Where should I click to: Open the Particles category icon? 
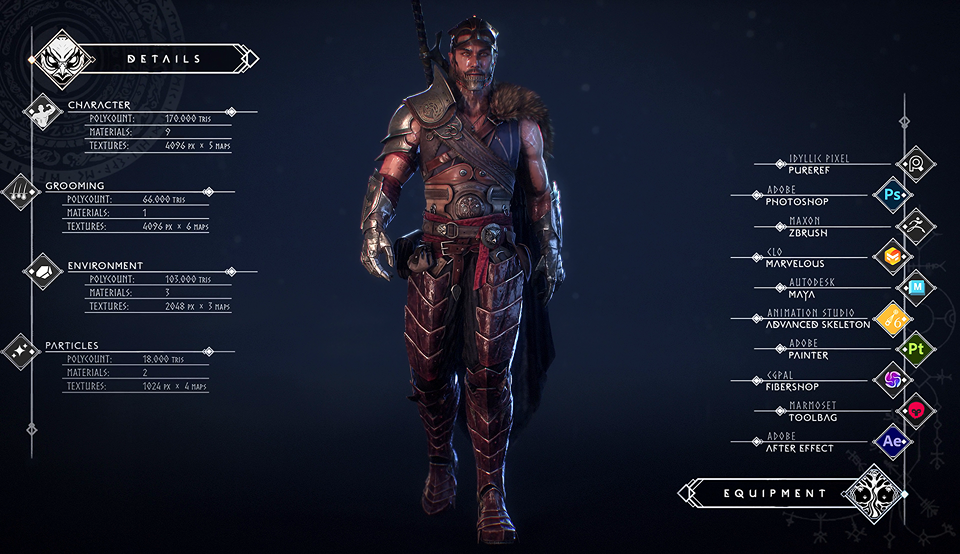point(20,351)
